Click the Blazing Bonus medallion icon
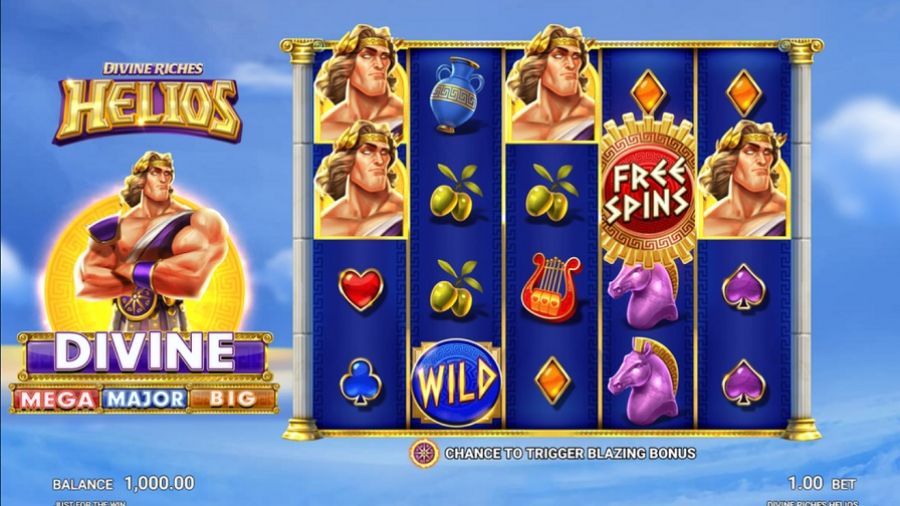Screen dimensions: 900x506 [424, 453]
